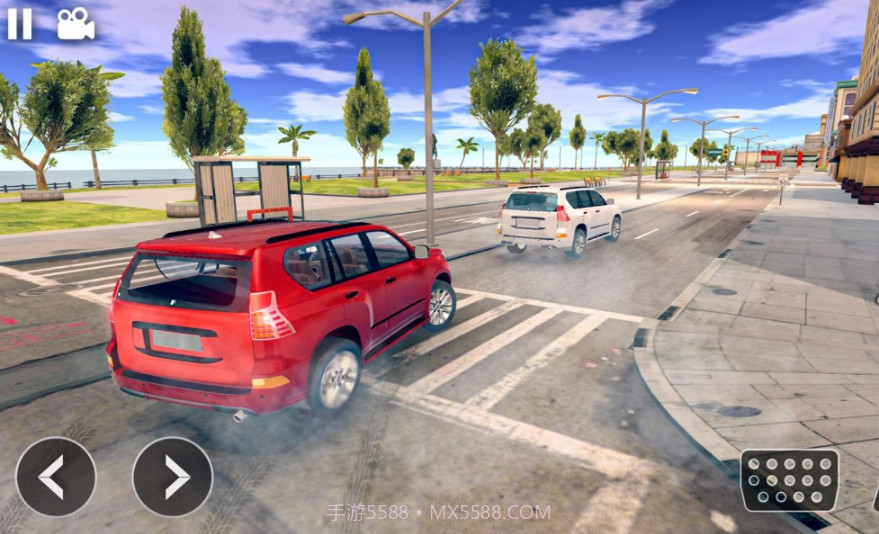Steer left with the left arrow button
879x534 pixels.
tap(56, 477)
